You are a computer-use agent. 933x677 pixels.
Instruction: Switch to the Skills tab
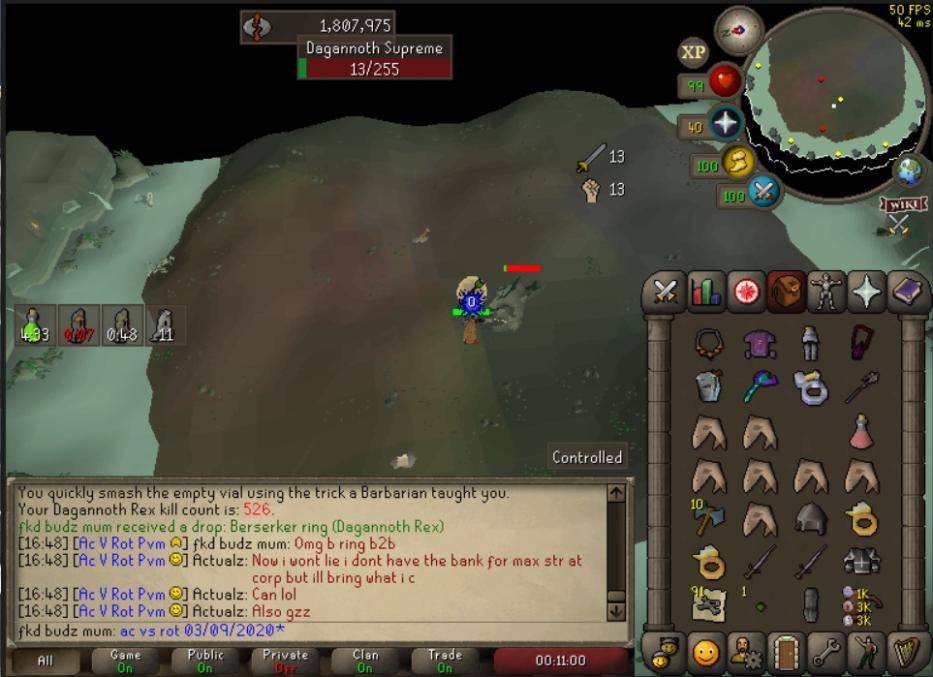(706, 292)
